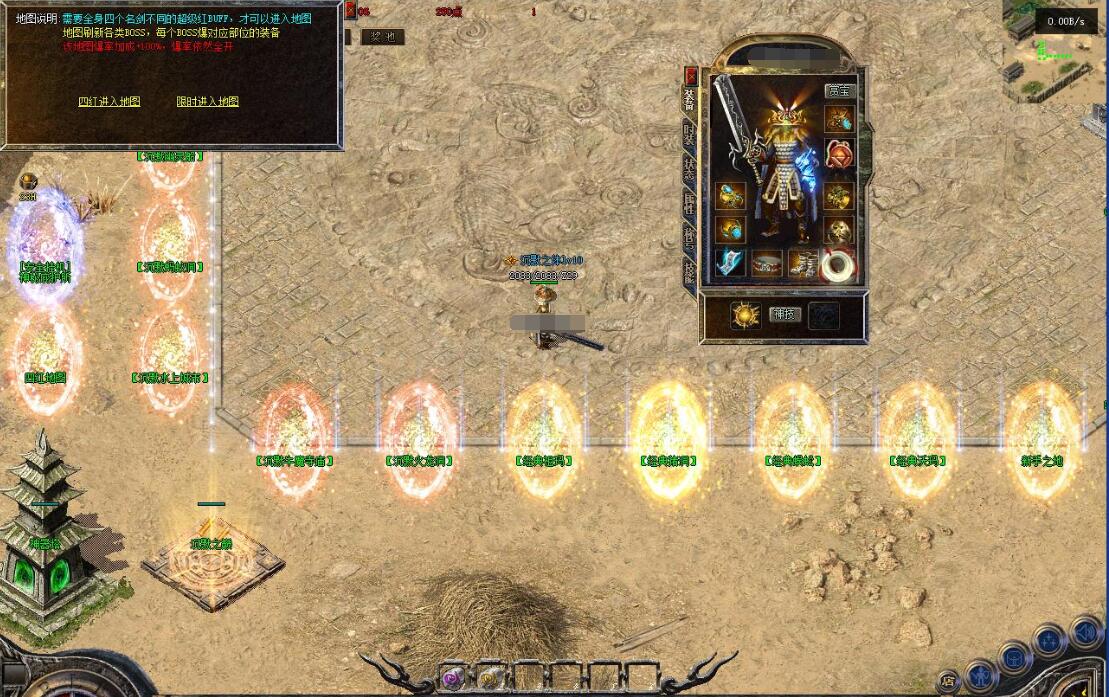This screenshot has width=1109, height=697.
Task: Click the golden sun emblem icon
Action: [745, 315]
